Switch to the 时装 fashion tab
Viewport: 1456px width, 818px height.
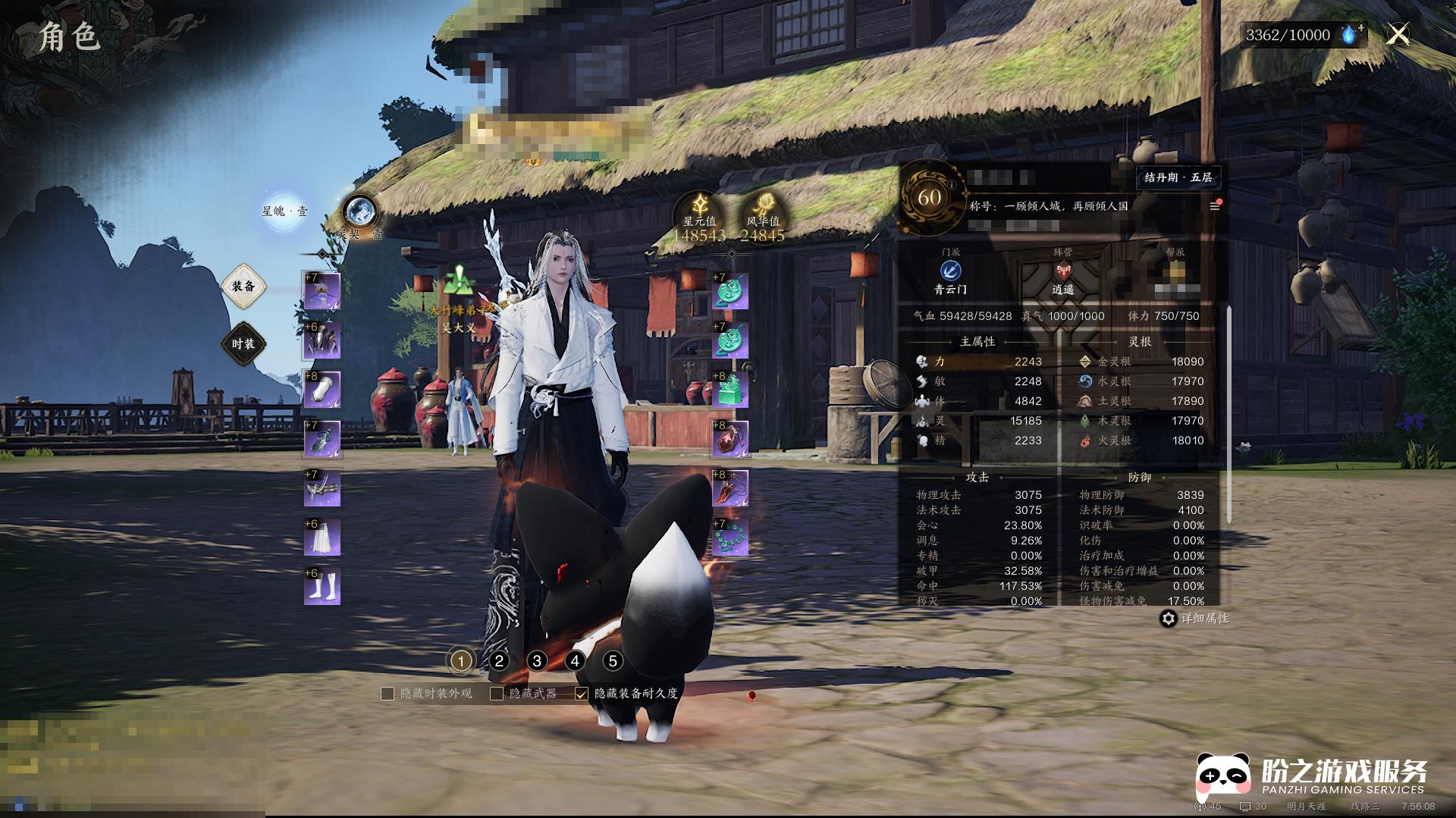tap(243, 344)
